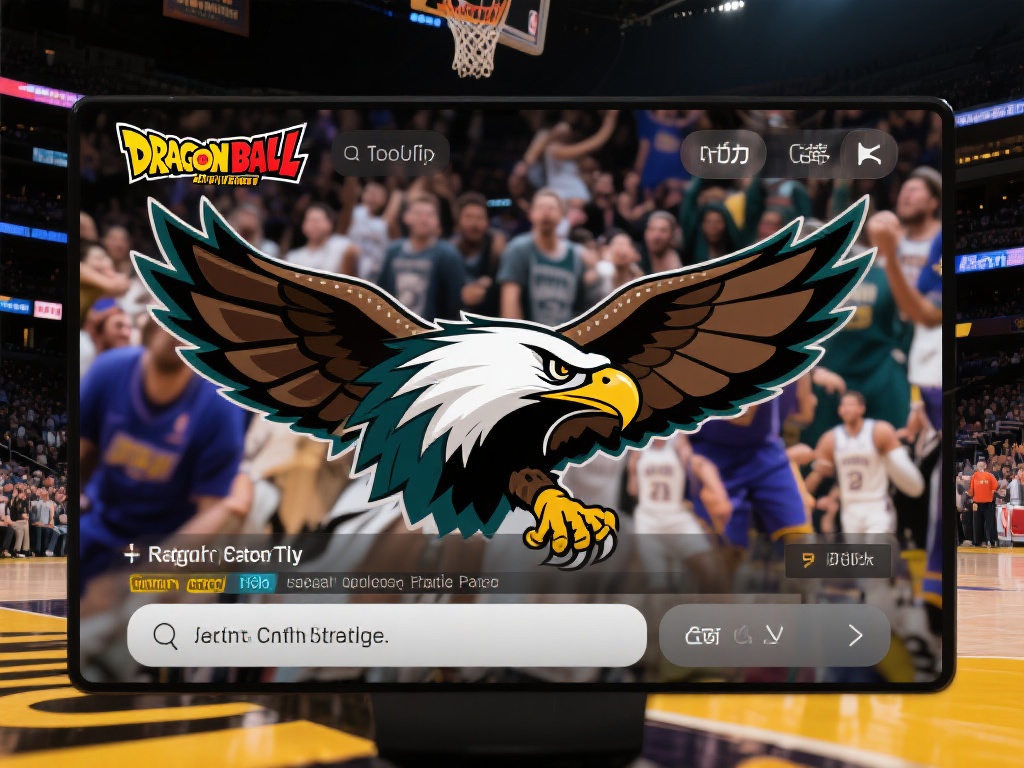1024x768 pixels.
Task: Click the right arrow chevron button
Action: tap(855, 635)
